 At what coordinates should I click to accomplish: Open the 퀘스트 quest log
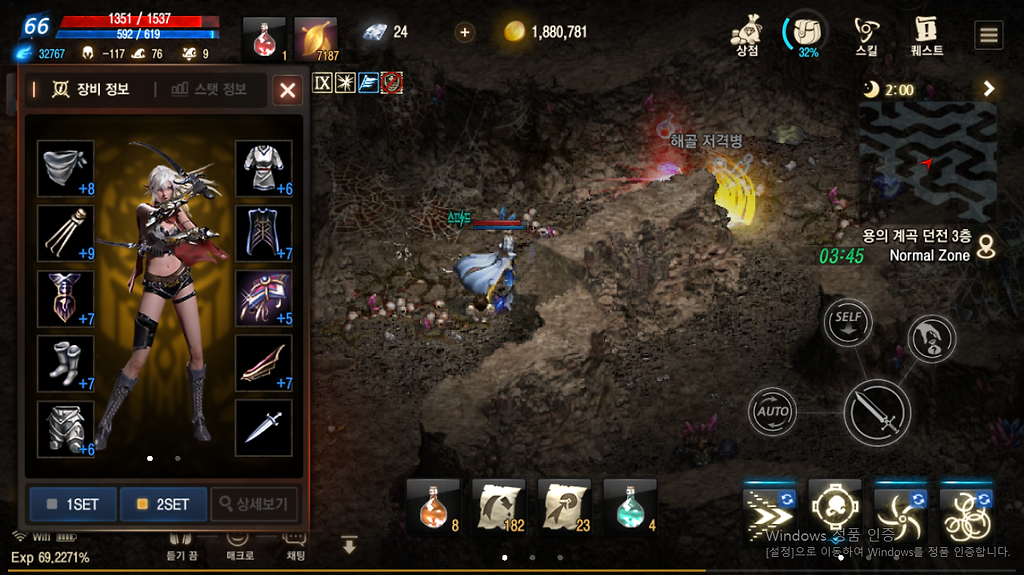click(x=928, y=37)
